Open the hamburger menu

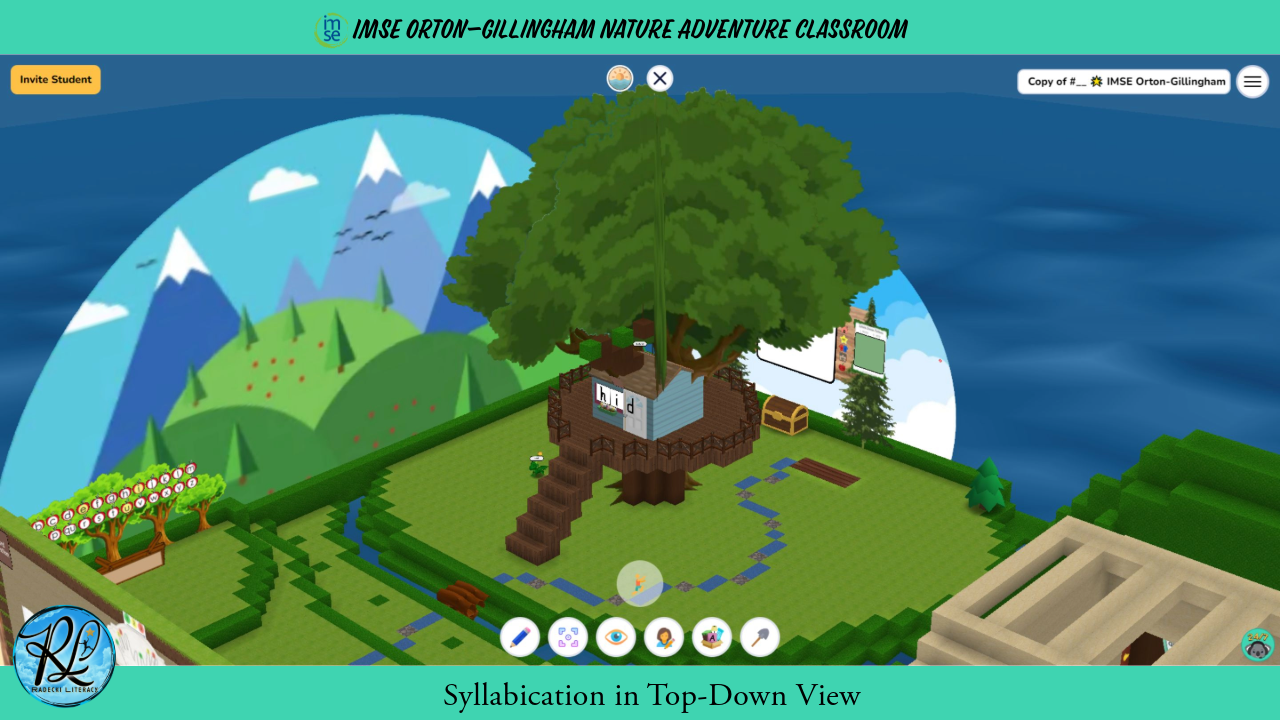(1252, 81)
